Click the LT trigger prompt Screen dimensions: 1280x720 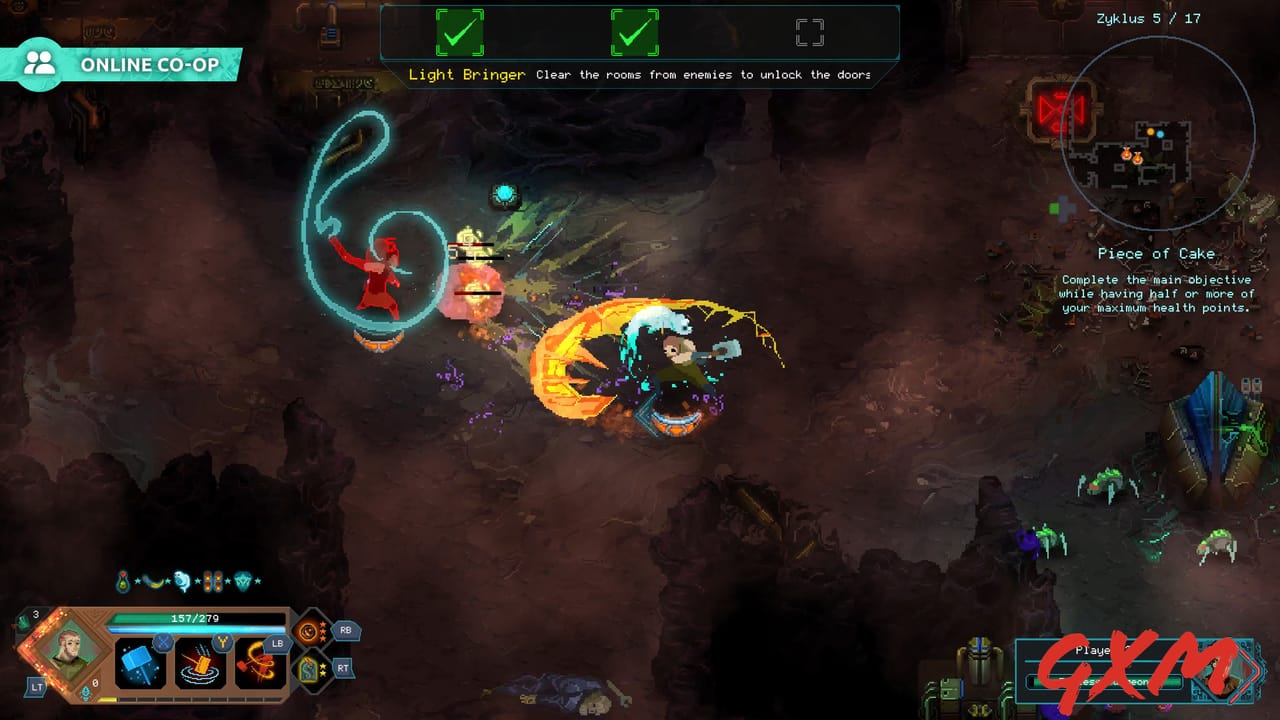click(x=37, y=687)
